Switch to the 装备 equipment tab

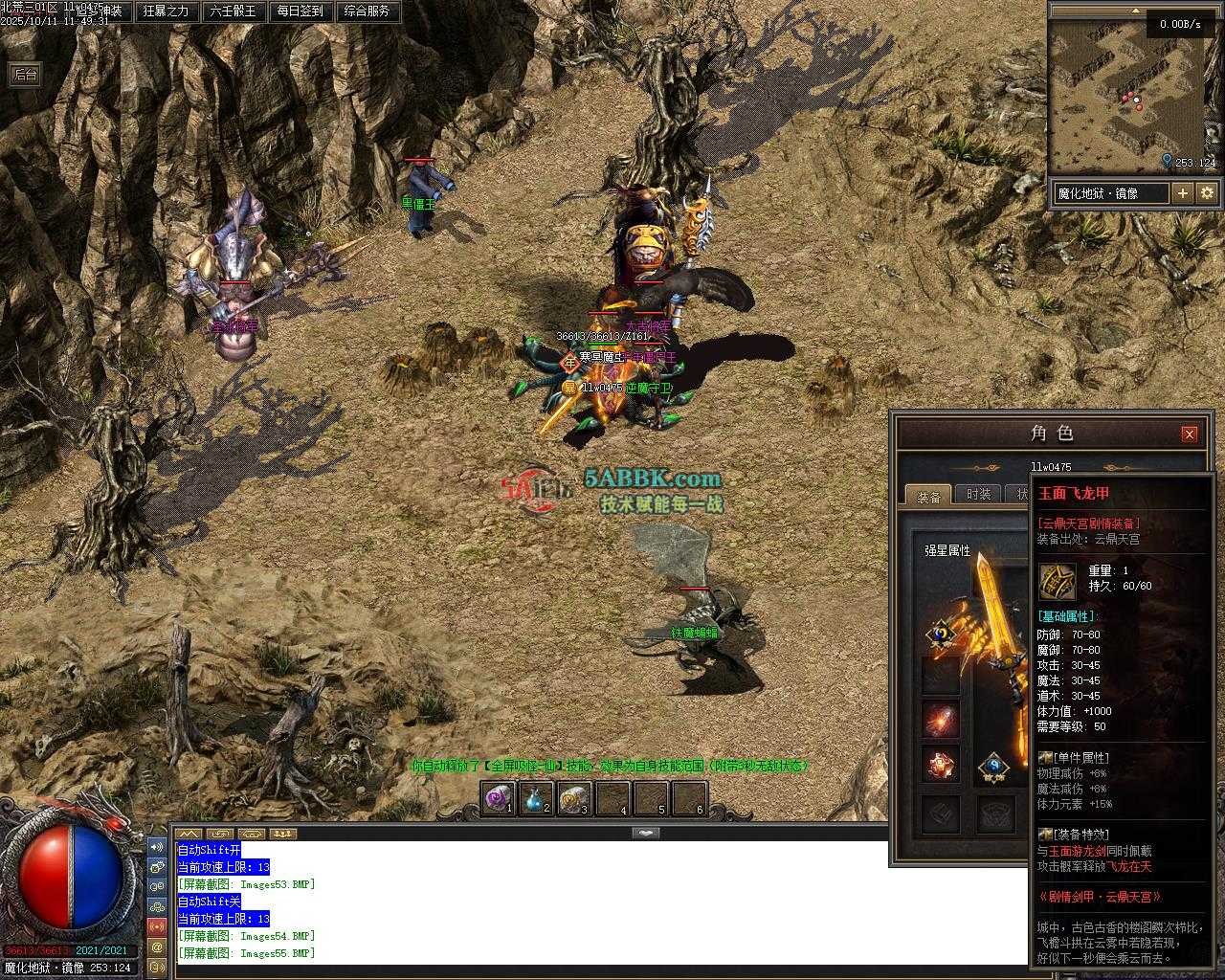point(928,496)
